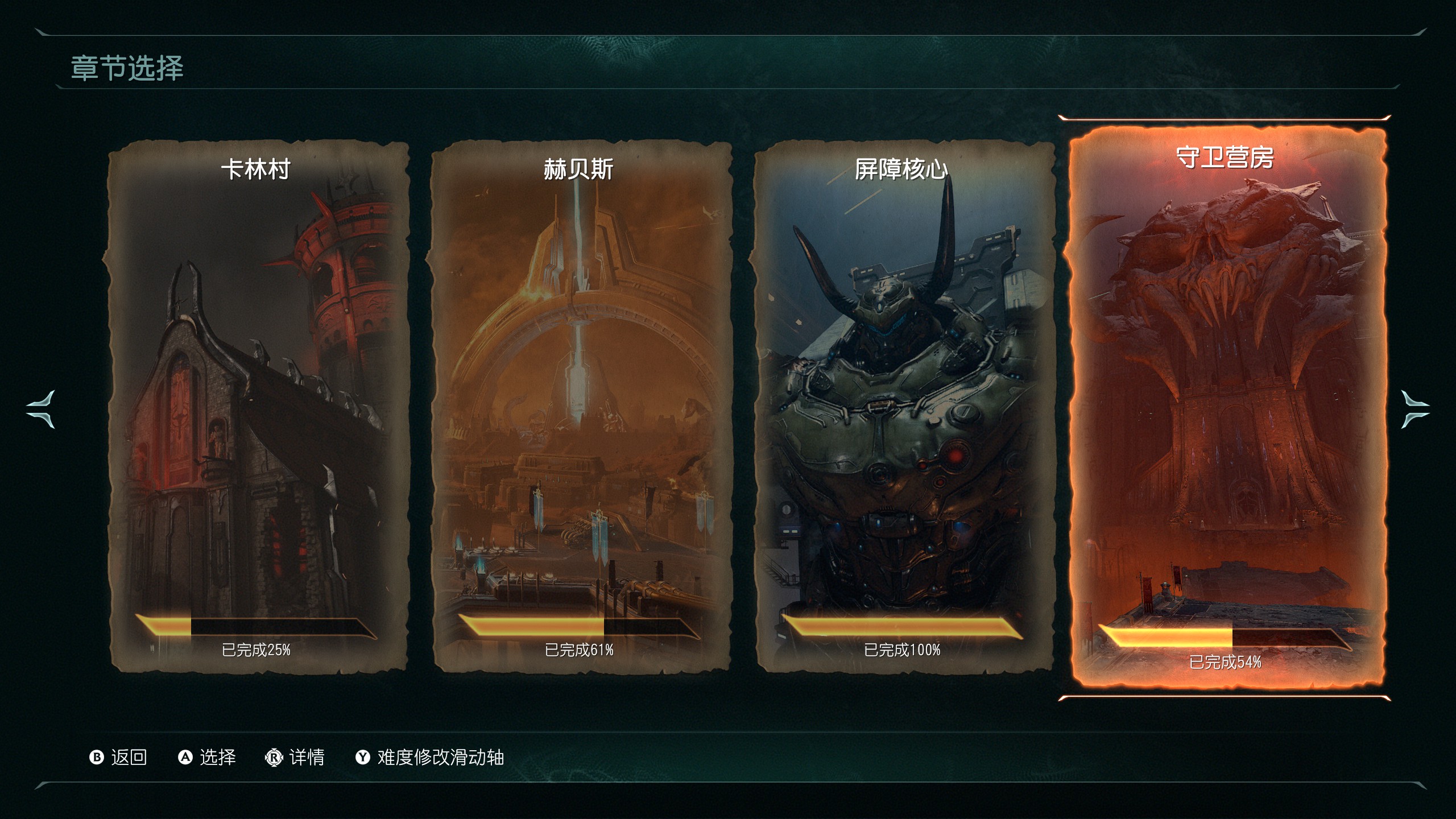Viewport: 1456px width, 819px height.
Task: Open the 难度修改滑动轴 difficulty option
Action: pyautogui.click(x=430, y=757)
